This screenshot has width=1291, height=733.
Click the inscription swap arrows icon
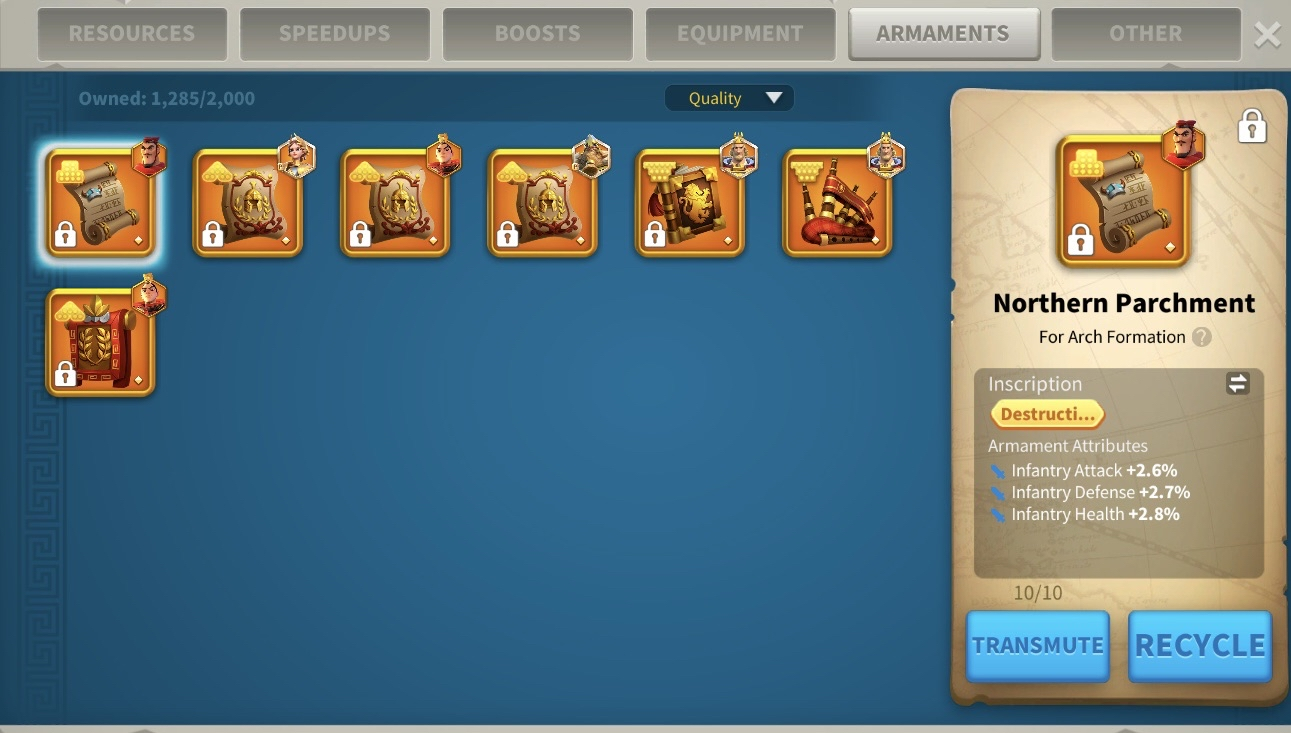[1238, 383]
